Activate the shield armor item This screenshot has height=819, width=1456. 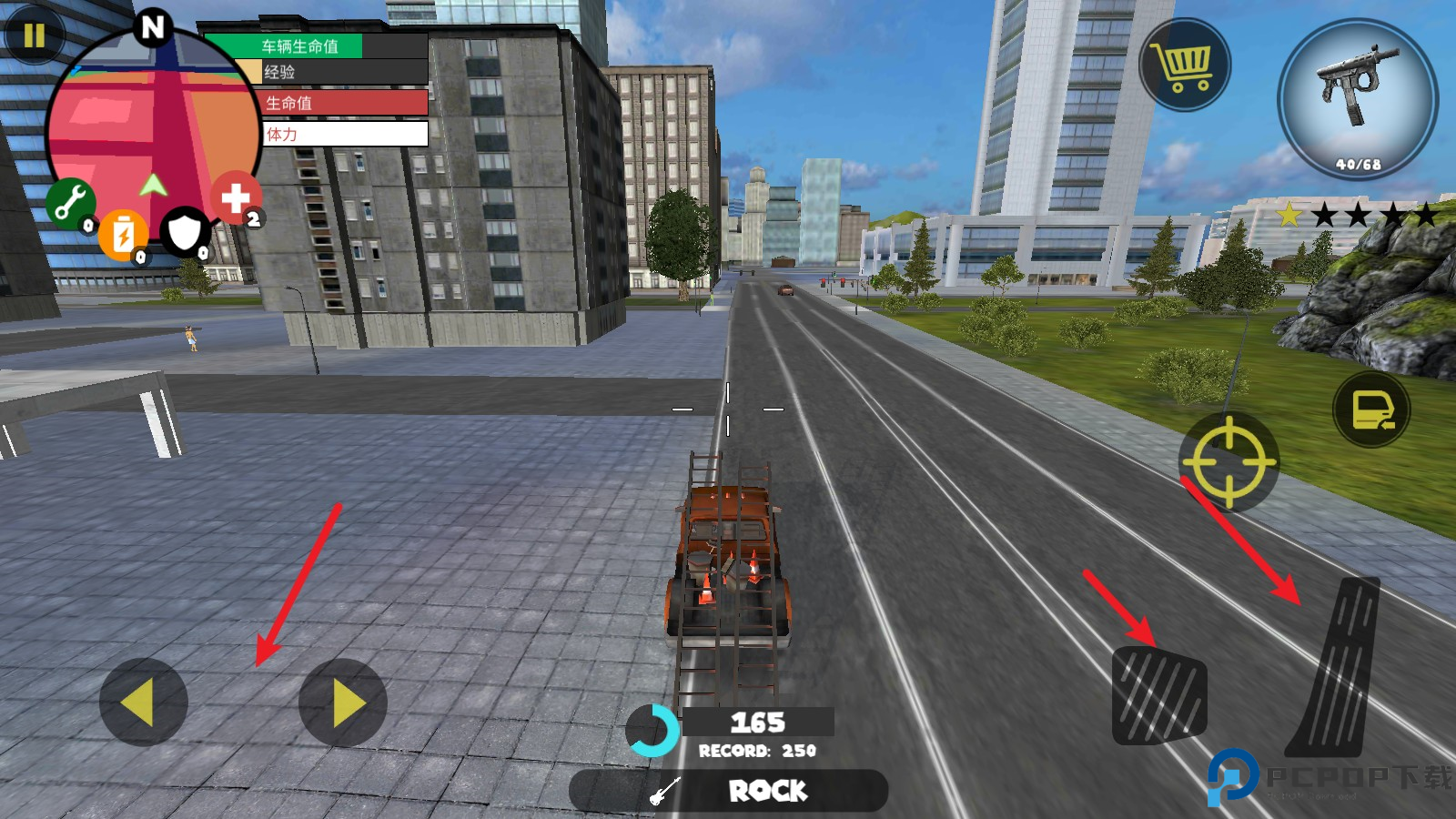pyautogui.click(x=185, y=232)
